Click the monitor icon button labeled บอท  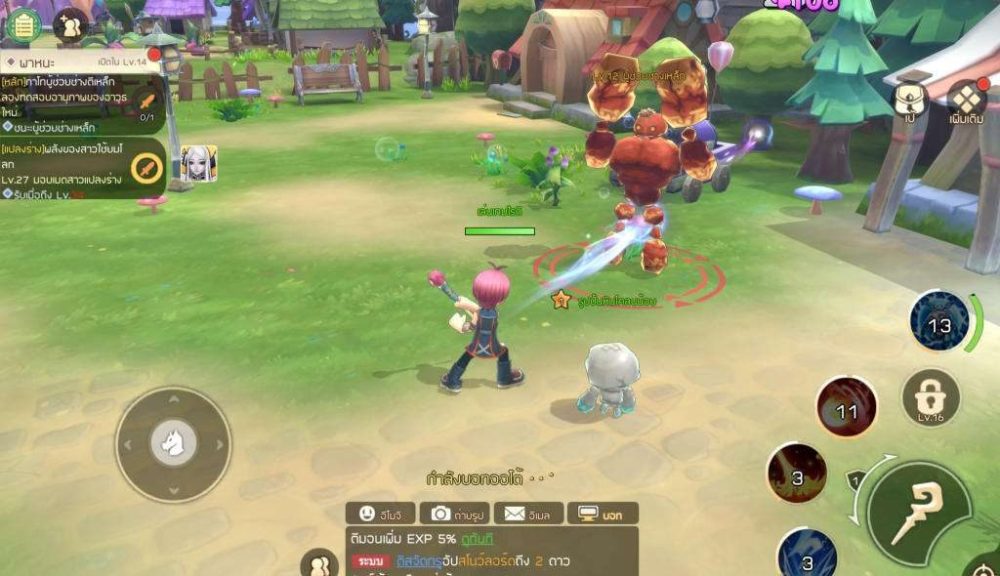point(602,513)
